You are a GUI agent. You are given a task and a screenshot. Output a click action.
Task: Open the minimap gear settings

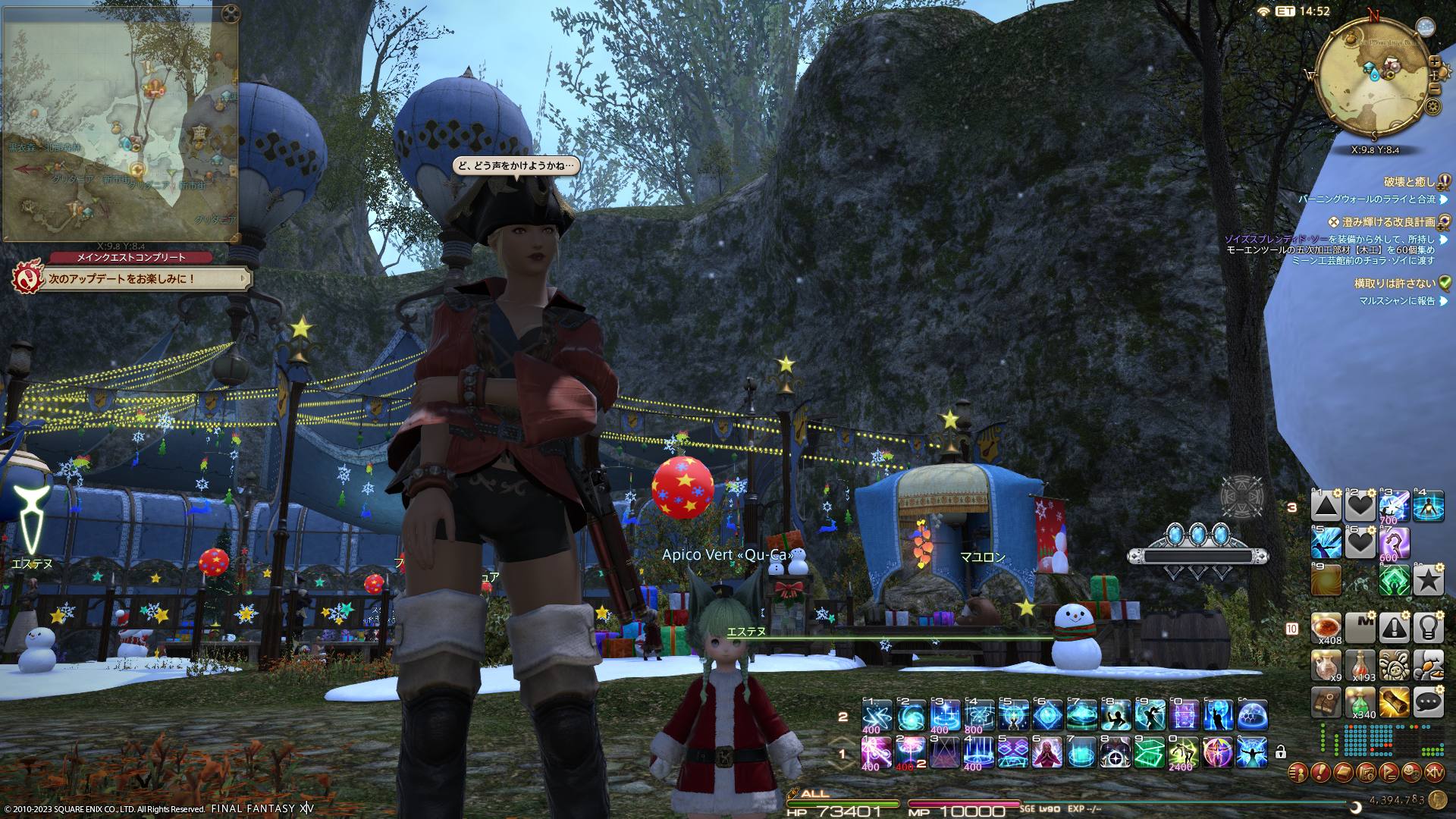(1432, 106)
